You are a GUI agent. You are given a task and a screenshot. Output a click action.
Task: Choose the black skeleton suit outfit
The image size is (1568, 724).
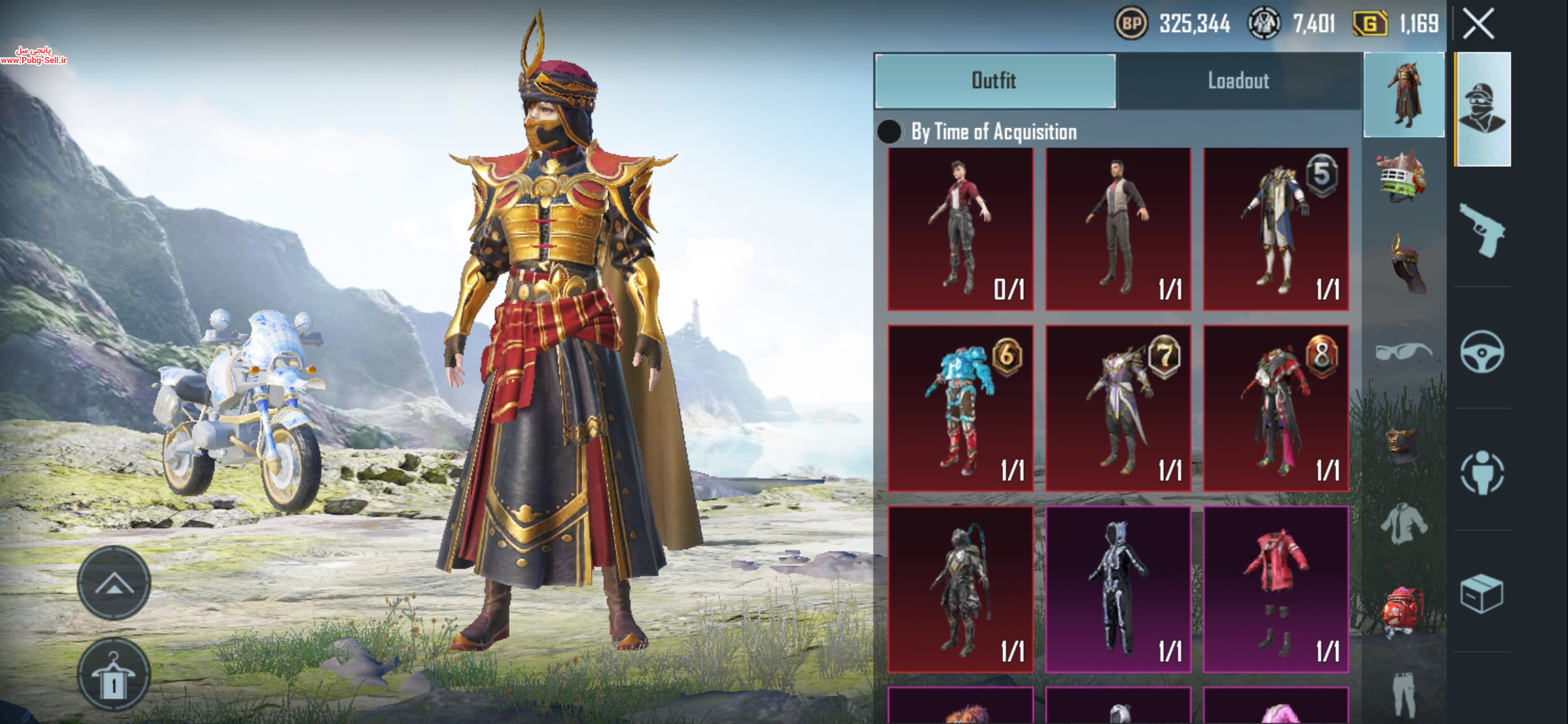[x=1118, y=589]
